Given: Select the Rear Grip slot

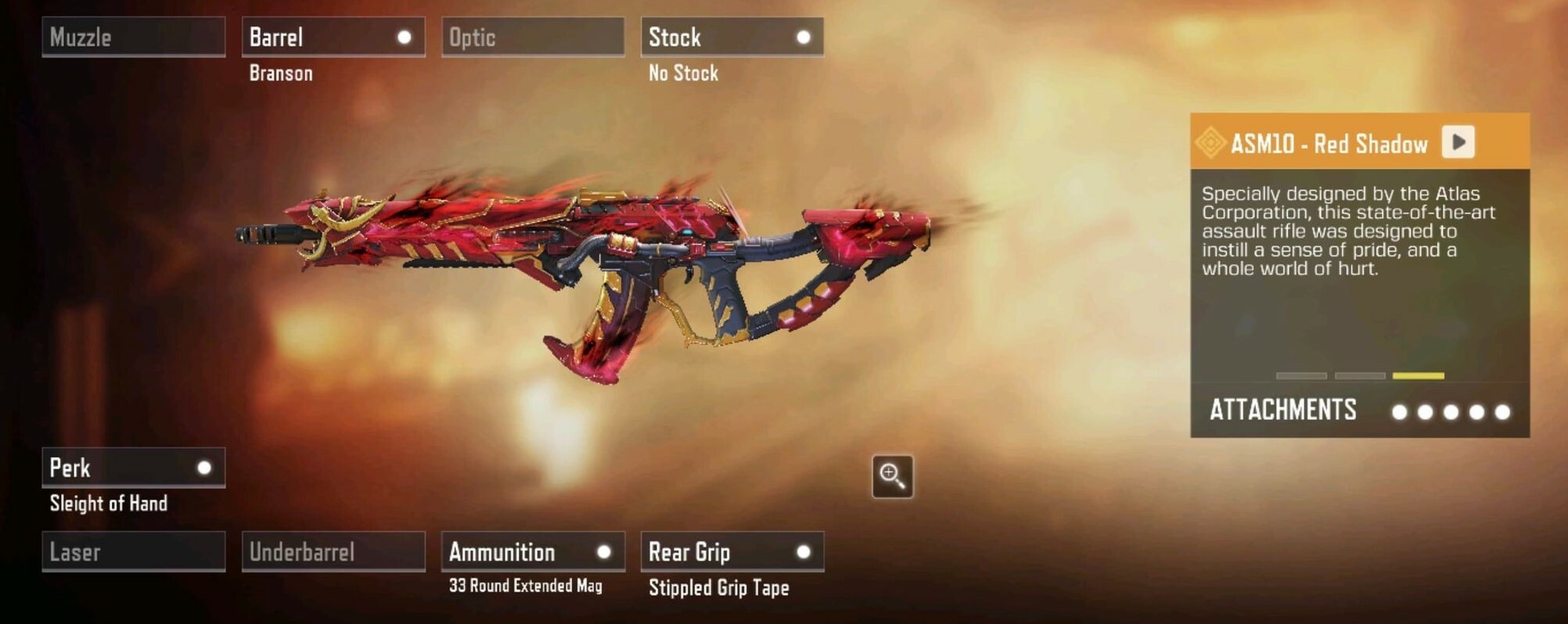Looking at the screenshot, I should (x=732, y=552).
